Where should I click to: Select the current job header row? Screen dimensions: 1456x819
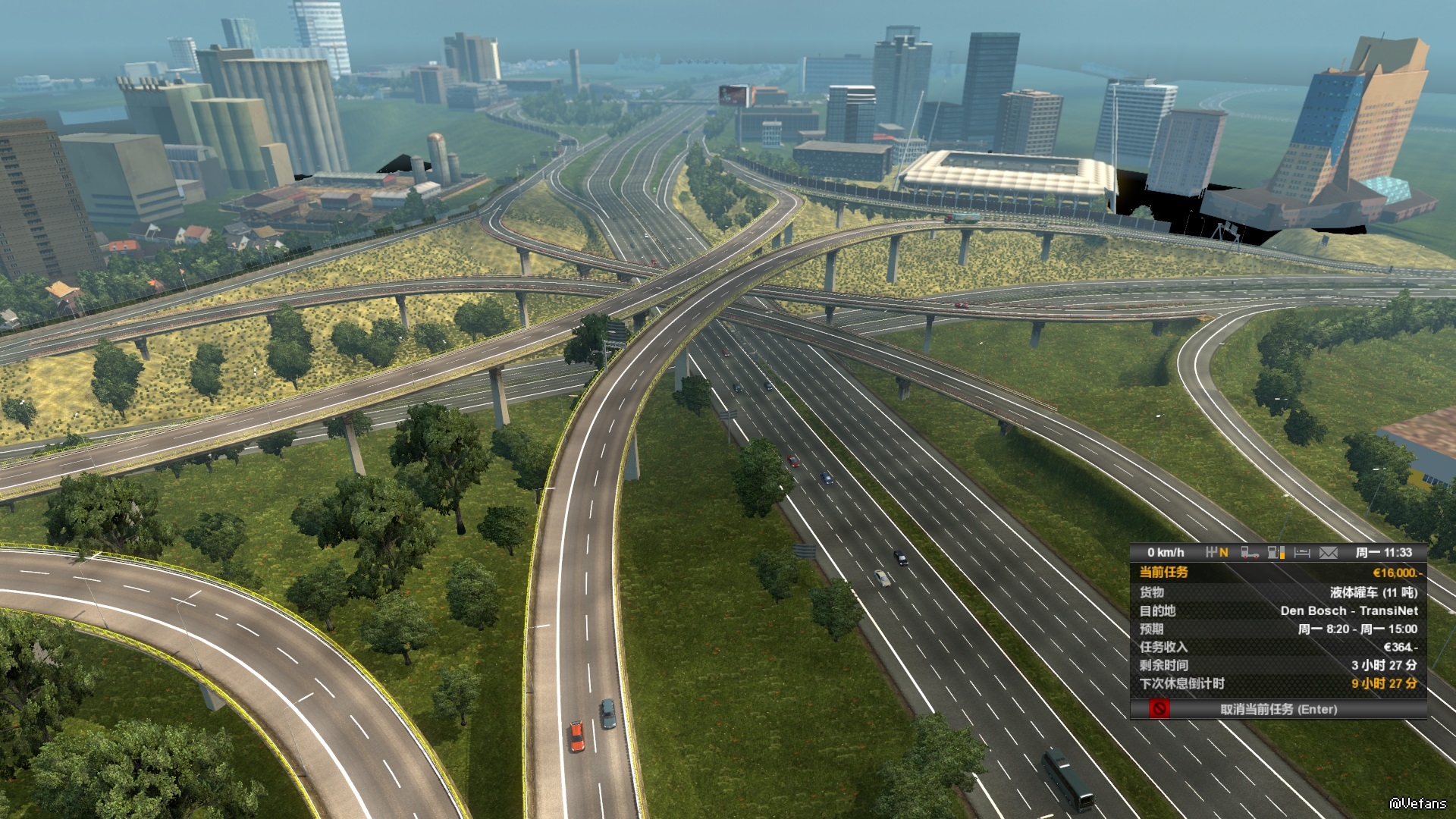click(1278, 573)
